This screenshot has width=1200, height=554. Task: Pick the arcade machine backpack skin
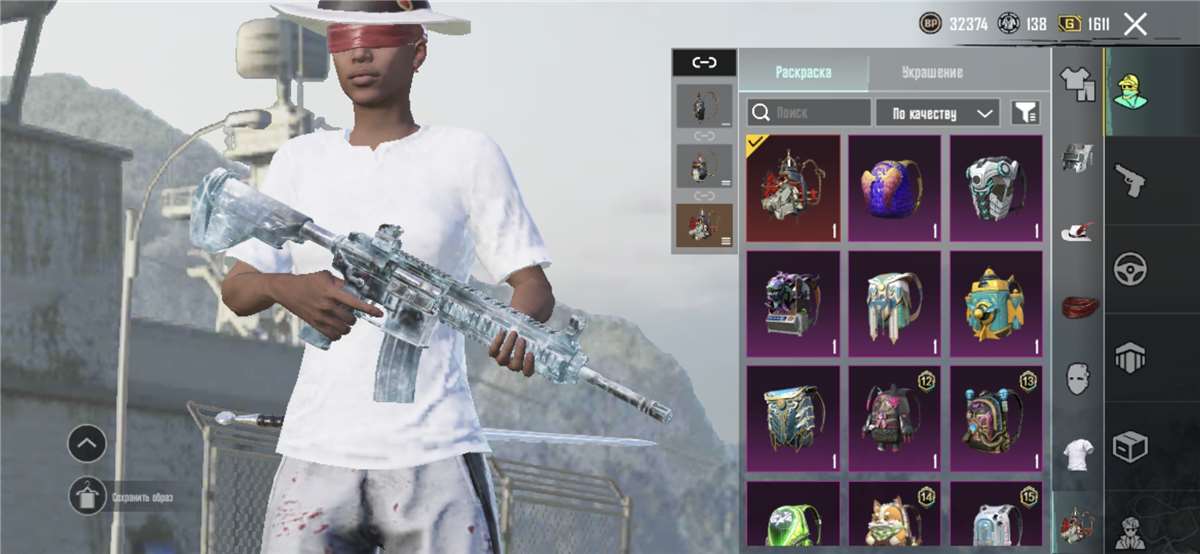click(793, 303)
